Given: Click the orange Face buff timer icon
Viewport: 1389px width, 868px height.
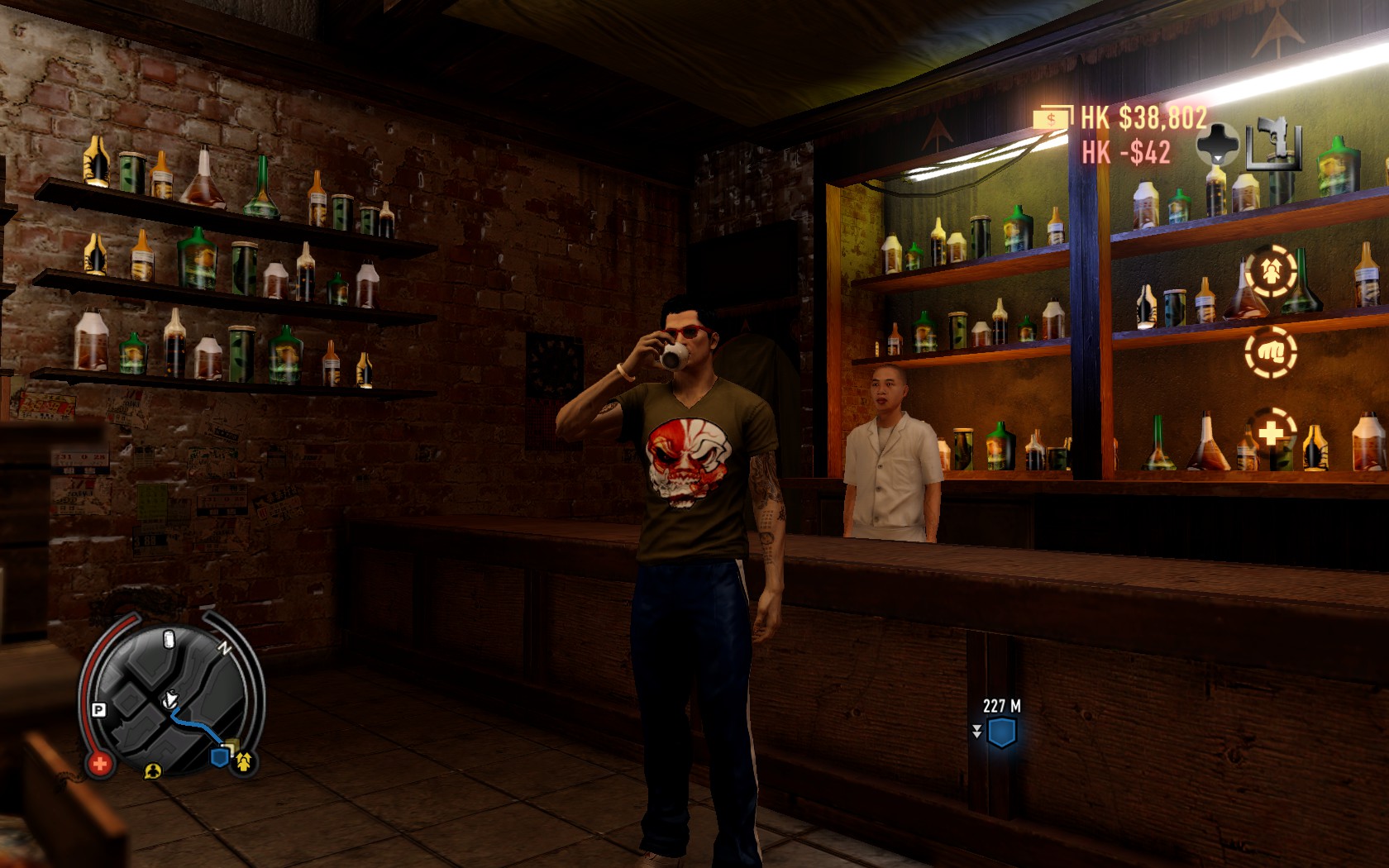Looking at the screenshot, I should [1271, 269].
